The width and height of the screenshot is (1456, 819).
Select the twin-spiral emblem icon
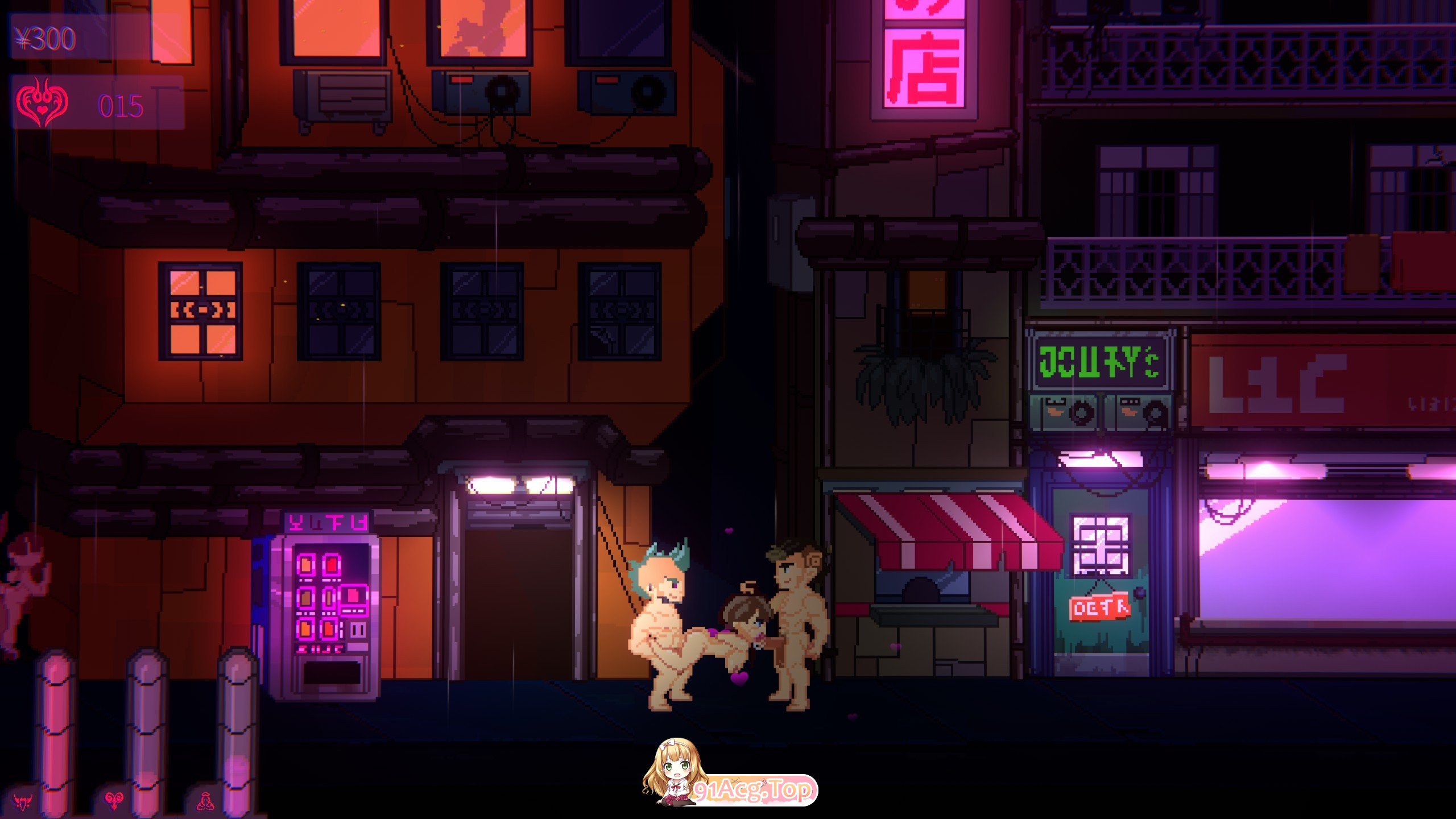[114, 801]
